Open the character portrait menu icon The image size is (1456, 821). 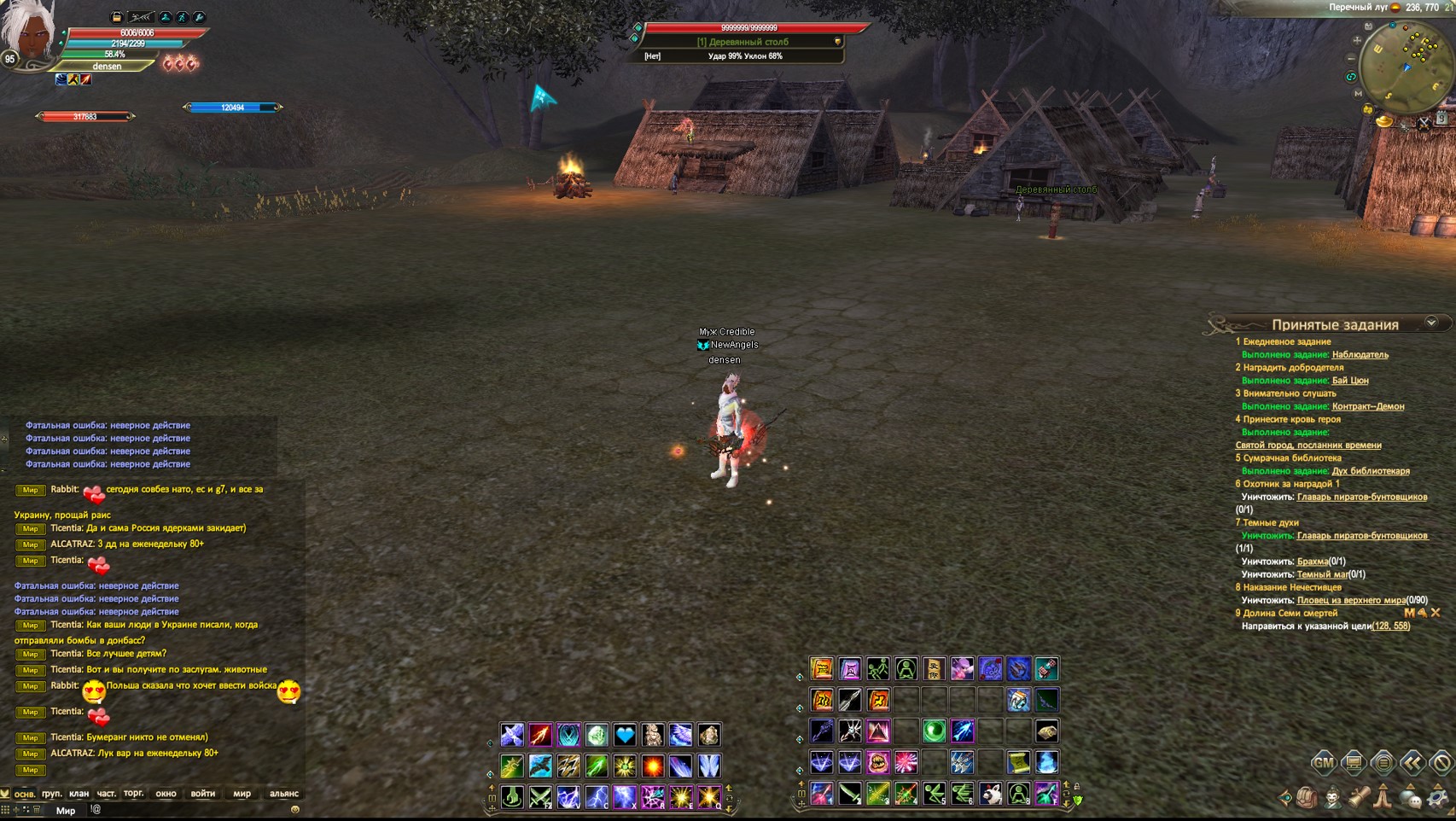click(x=1332, y=799)
